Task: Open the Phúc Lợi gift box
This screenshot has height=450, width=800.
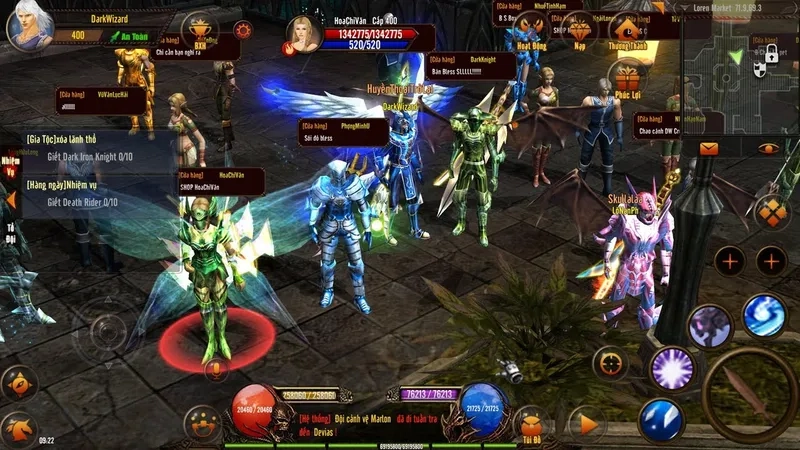Action: coord(629,78)
